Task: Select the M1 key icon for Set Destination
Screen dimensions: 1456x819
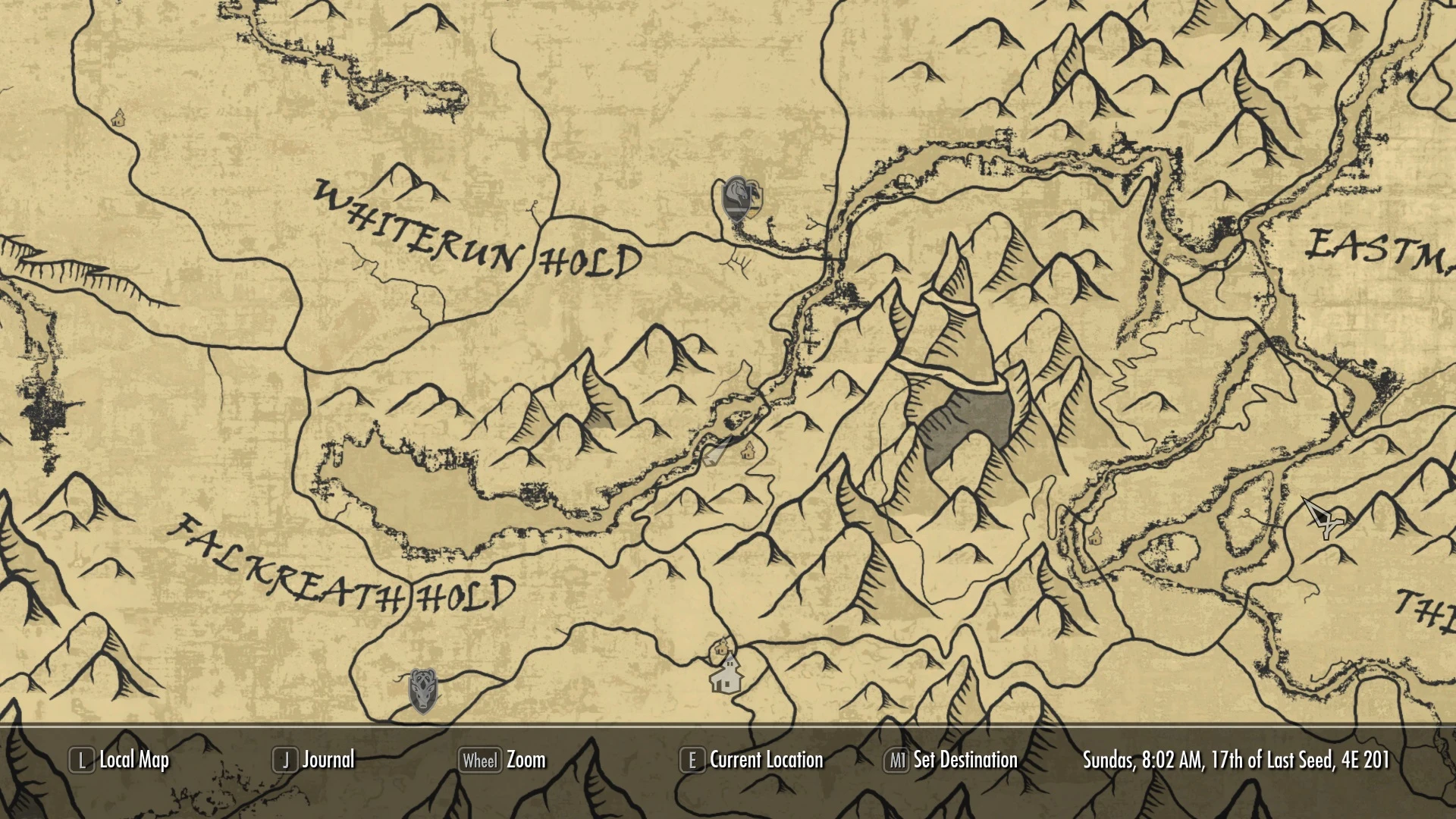Action: (x=898, y=760)
